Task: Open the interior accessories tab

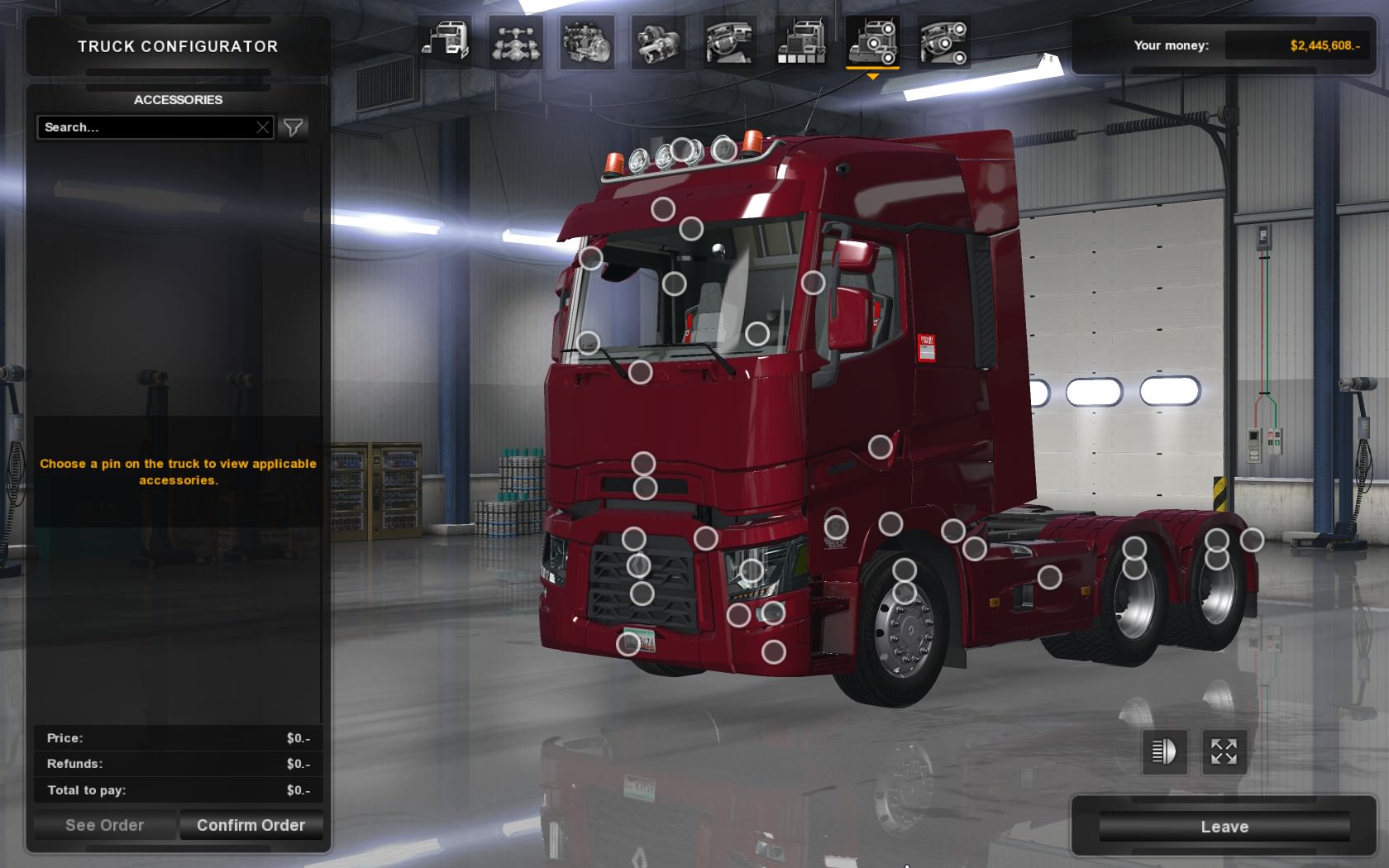Action: click(x=943, y=41)
